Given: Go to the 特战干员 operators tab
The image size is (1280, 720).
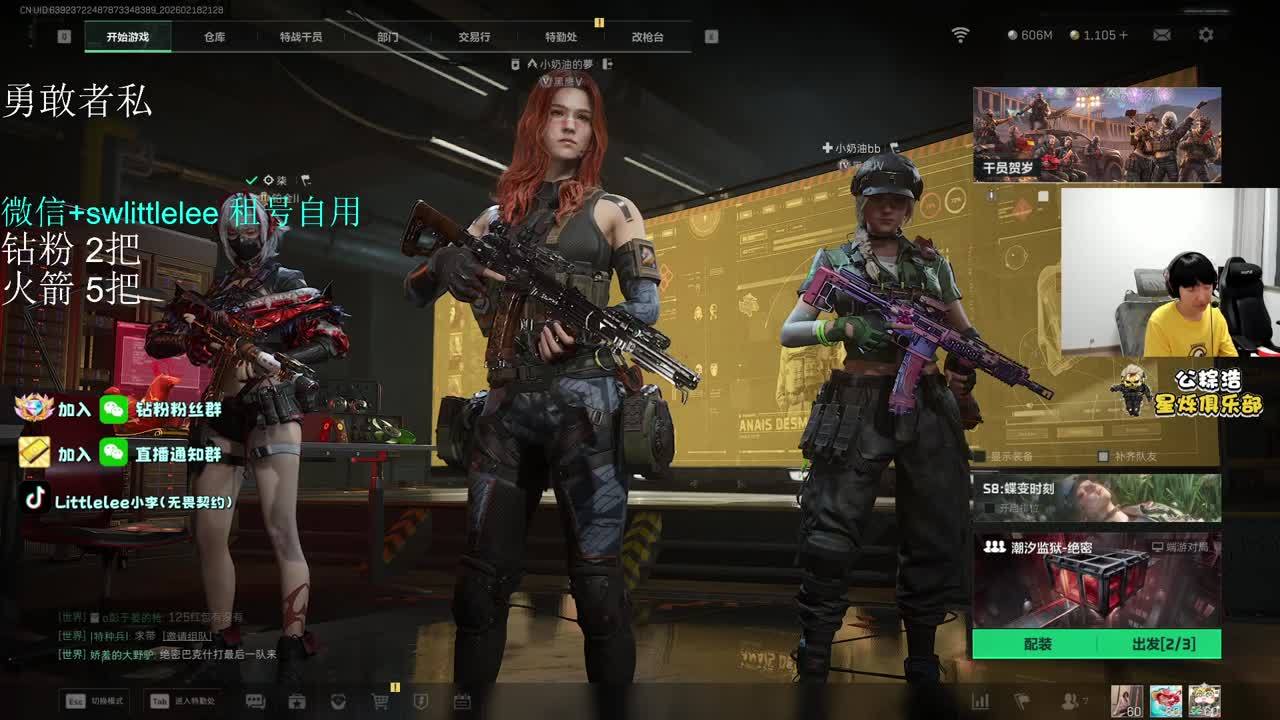Looking at the screenshot, I should click(301, 37).
